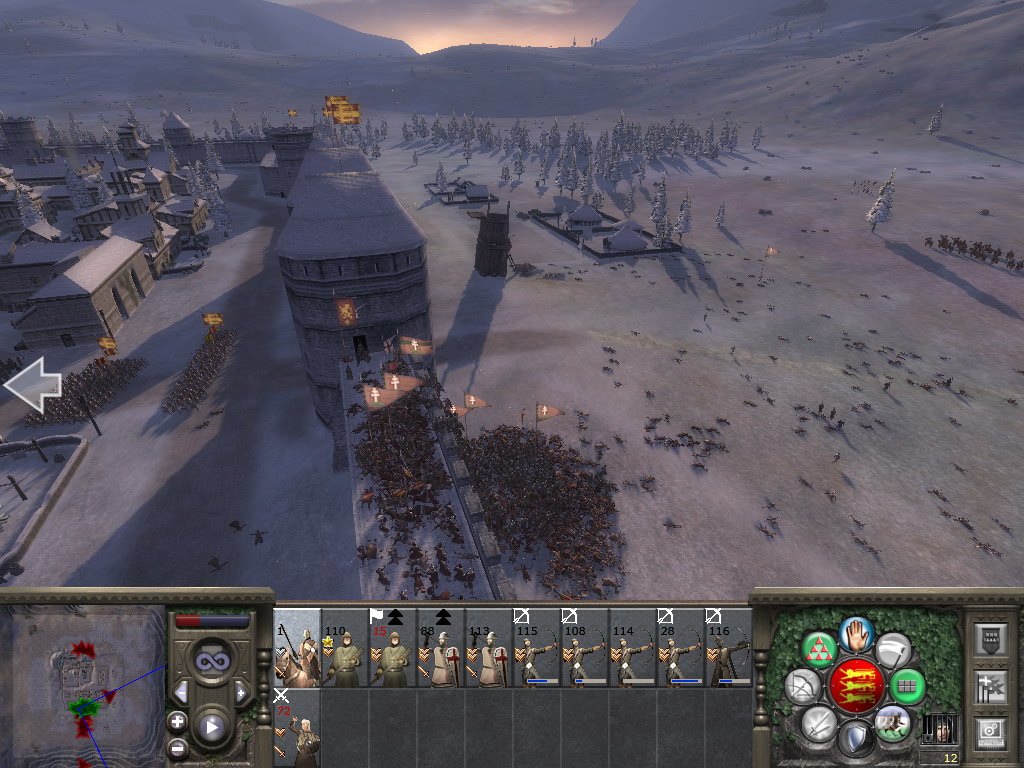Viewport: 1024px width, 768px height.
Task: Click the infinity battle timer button
Action: (x=211, y=661)
